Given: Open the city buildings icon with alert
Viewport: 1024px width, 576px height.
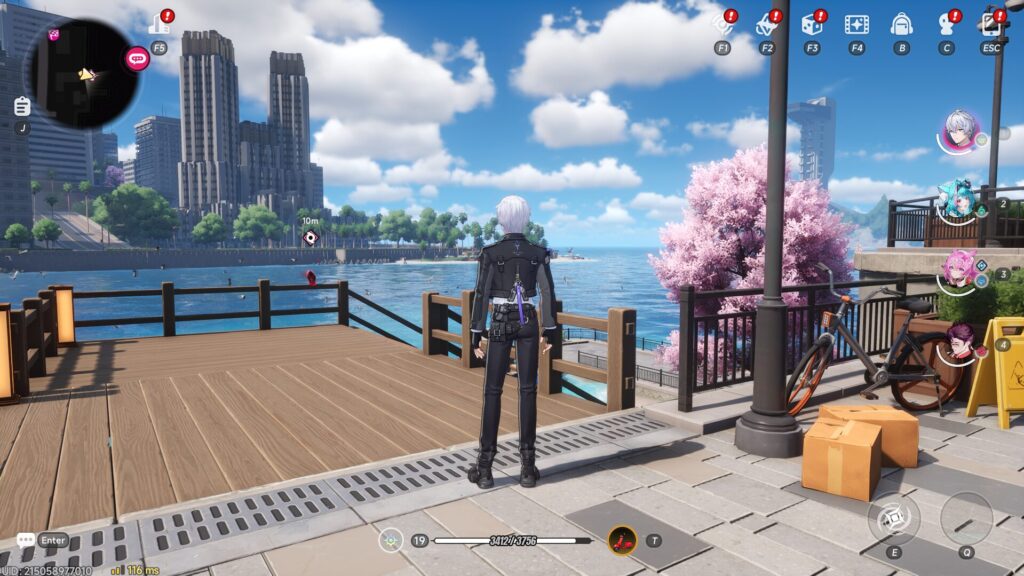Looking at the screenshot, I should [x=159, y=24].
